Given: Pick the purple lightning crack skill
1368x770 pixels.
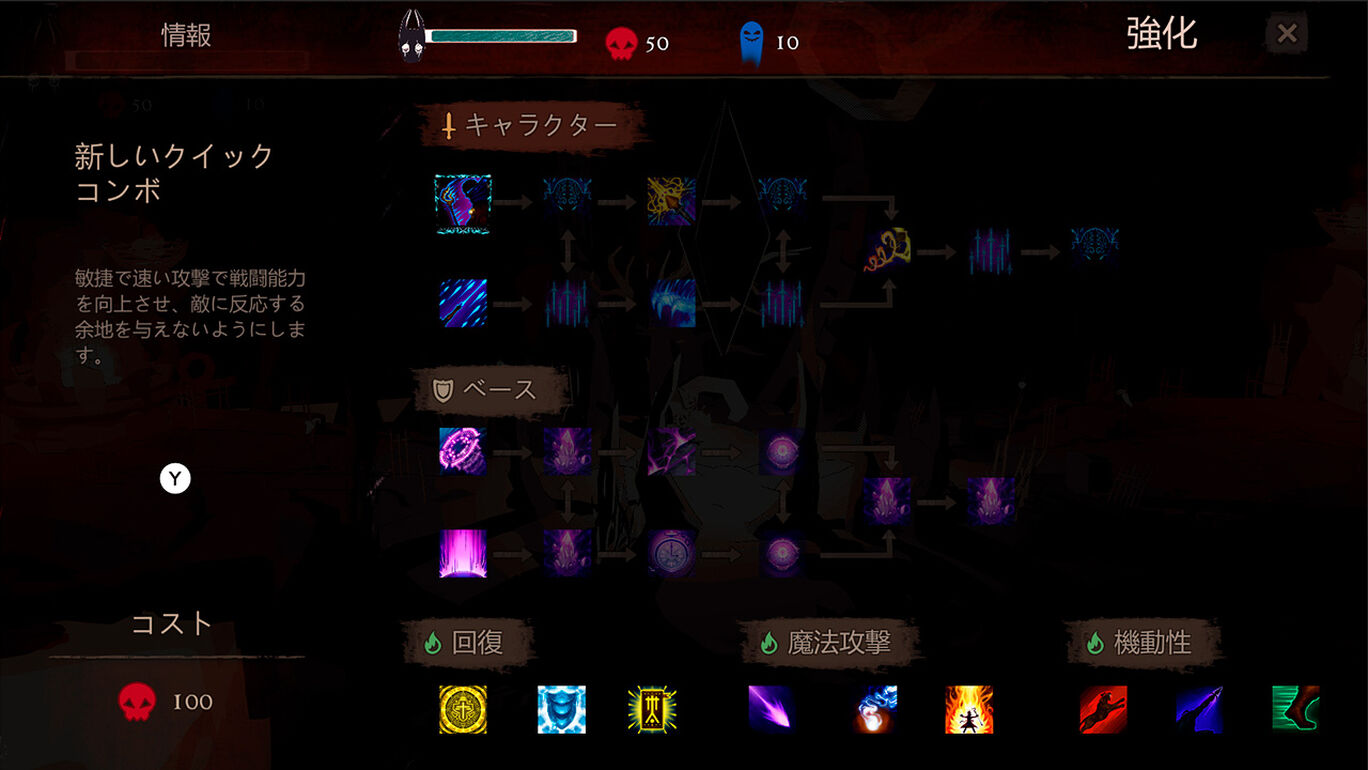Looking at the screenshot, I should [x=671, y=451].
